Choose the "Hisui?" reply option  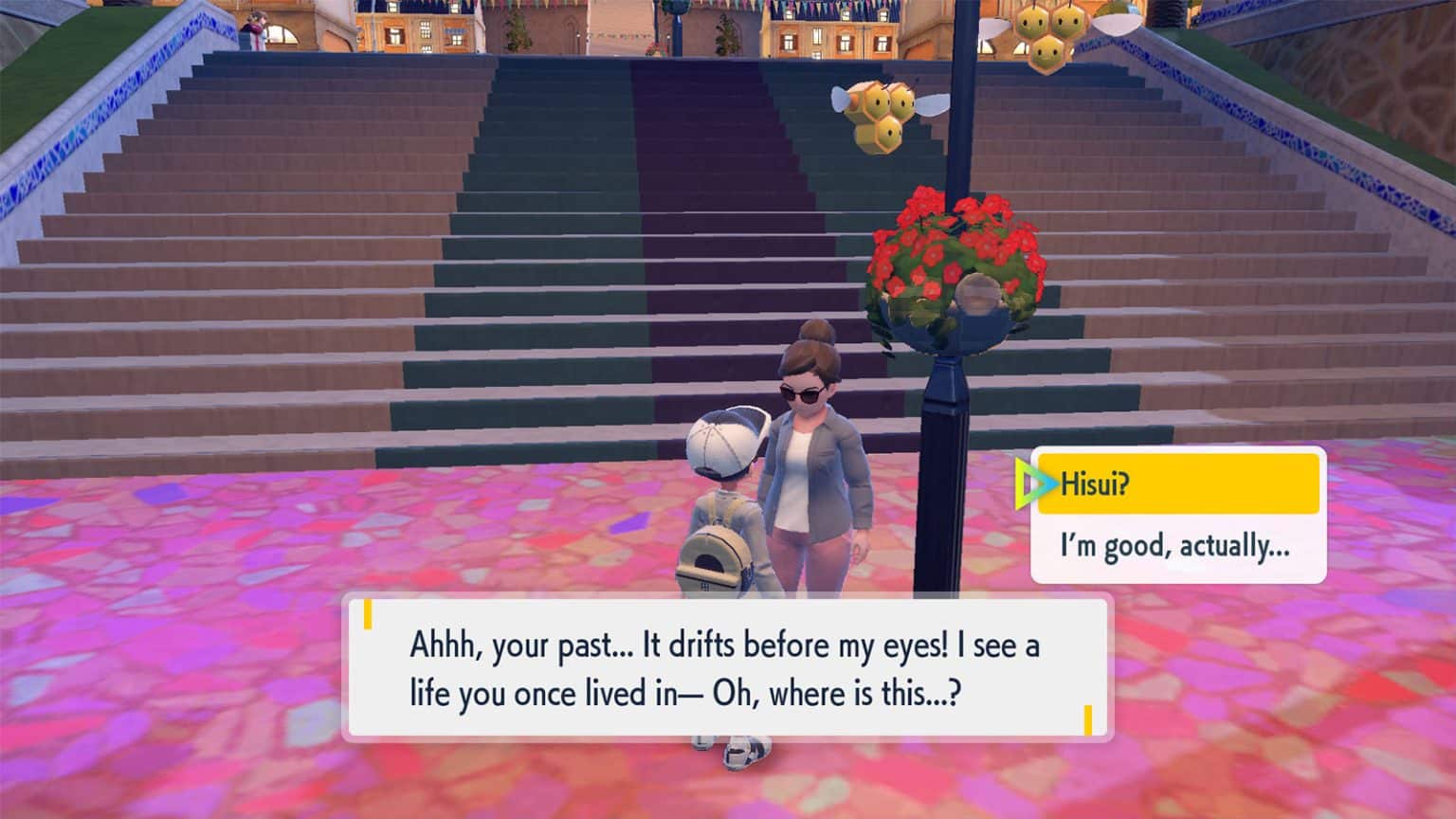point(1177,484)
